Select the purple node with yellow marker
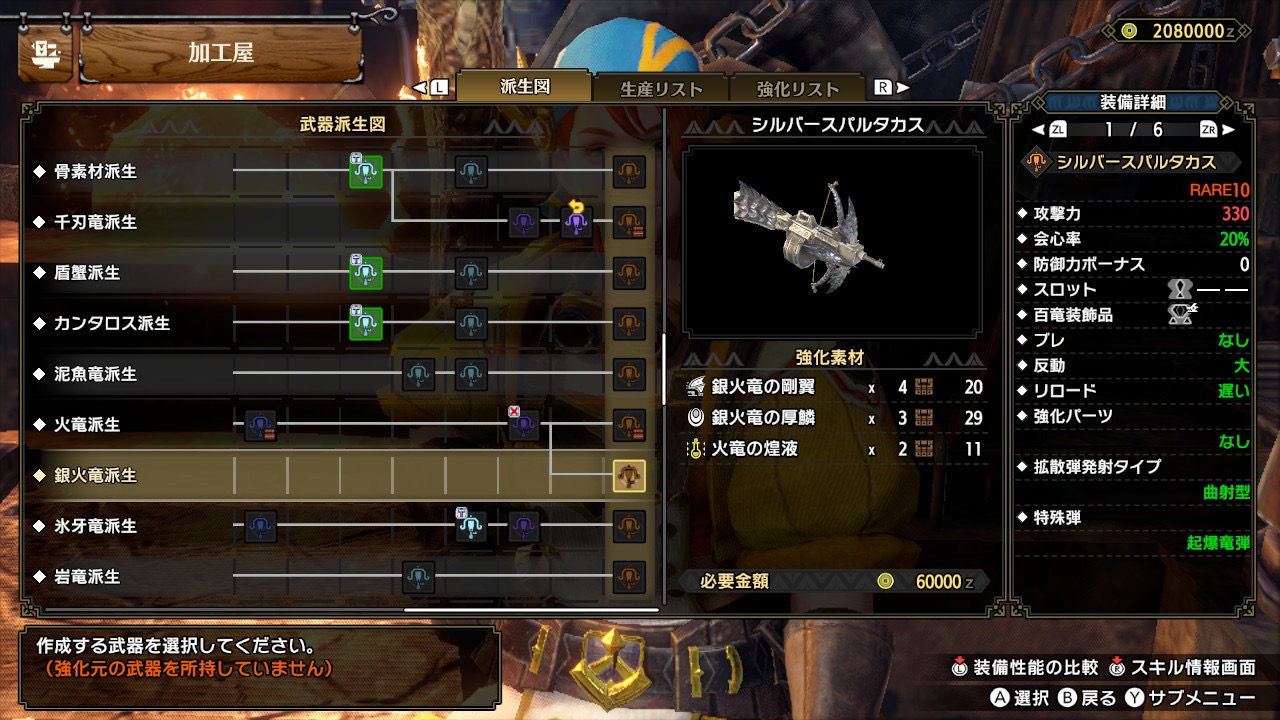Viewport: 1280px width, 720px height. point(577,222)
